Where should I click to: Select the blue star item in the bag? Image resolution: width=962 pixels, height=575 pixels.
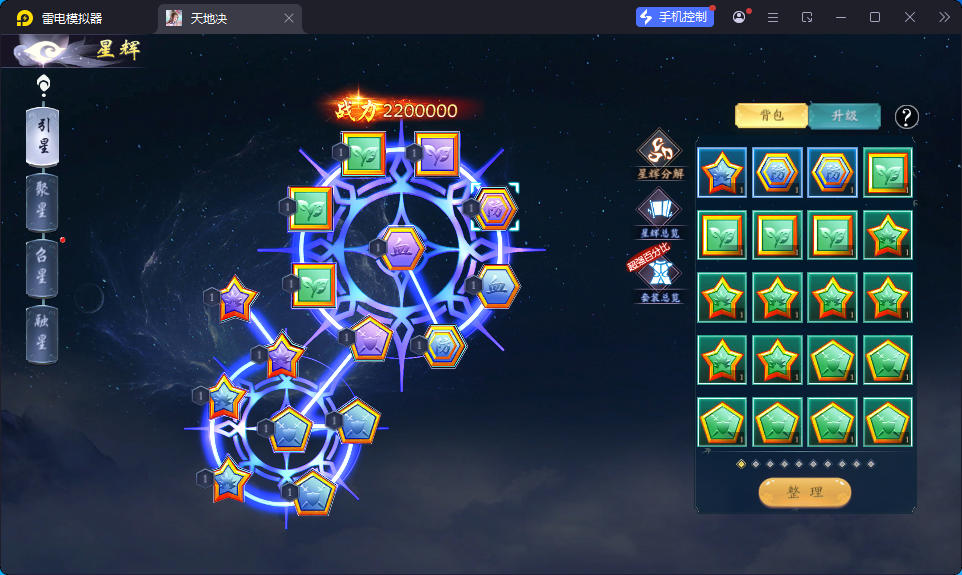click(722, 173)
